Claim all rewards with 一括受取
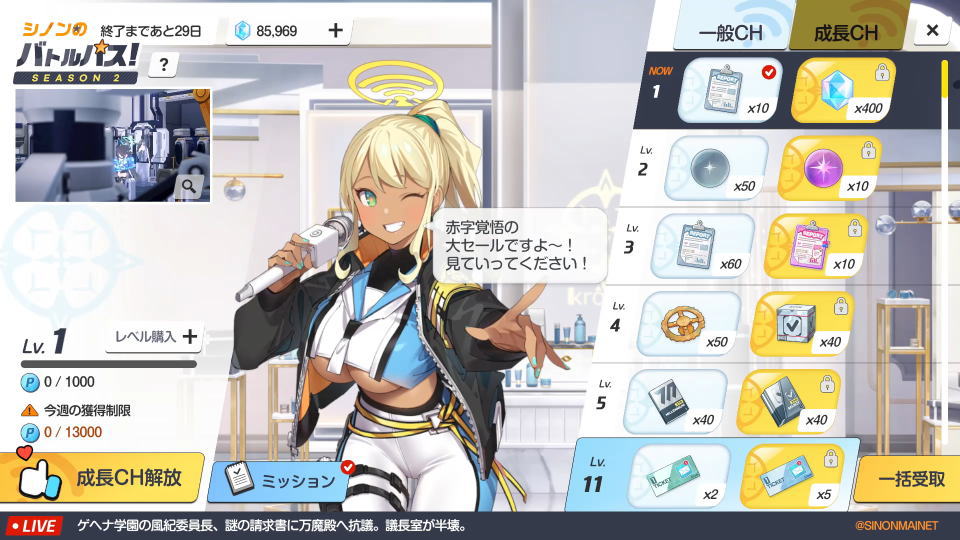 tap(909, 478)
